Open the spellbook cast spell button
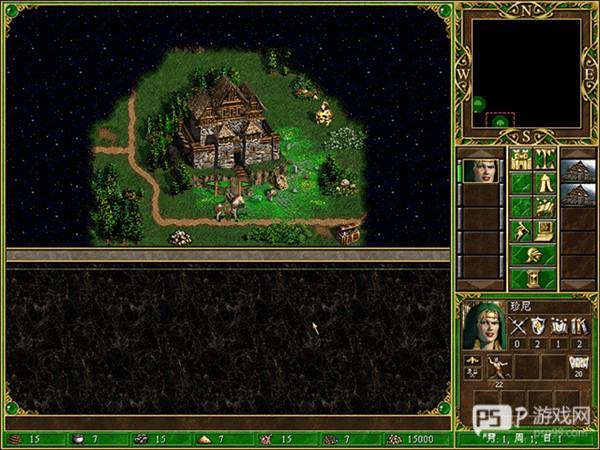 (x=545, y=207)
